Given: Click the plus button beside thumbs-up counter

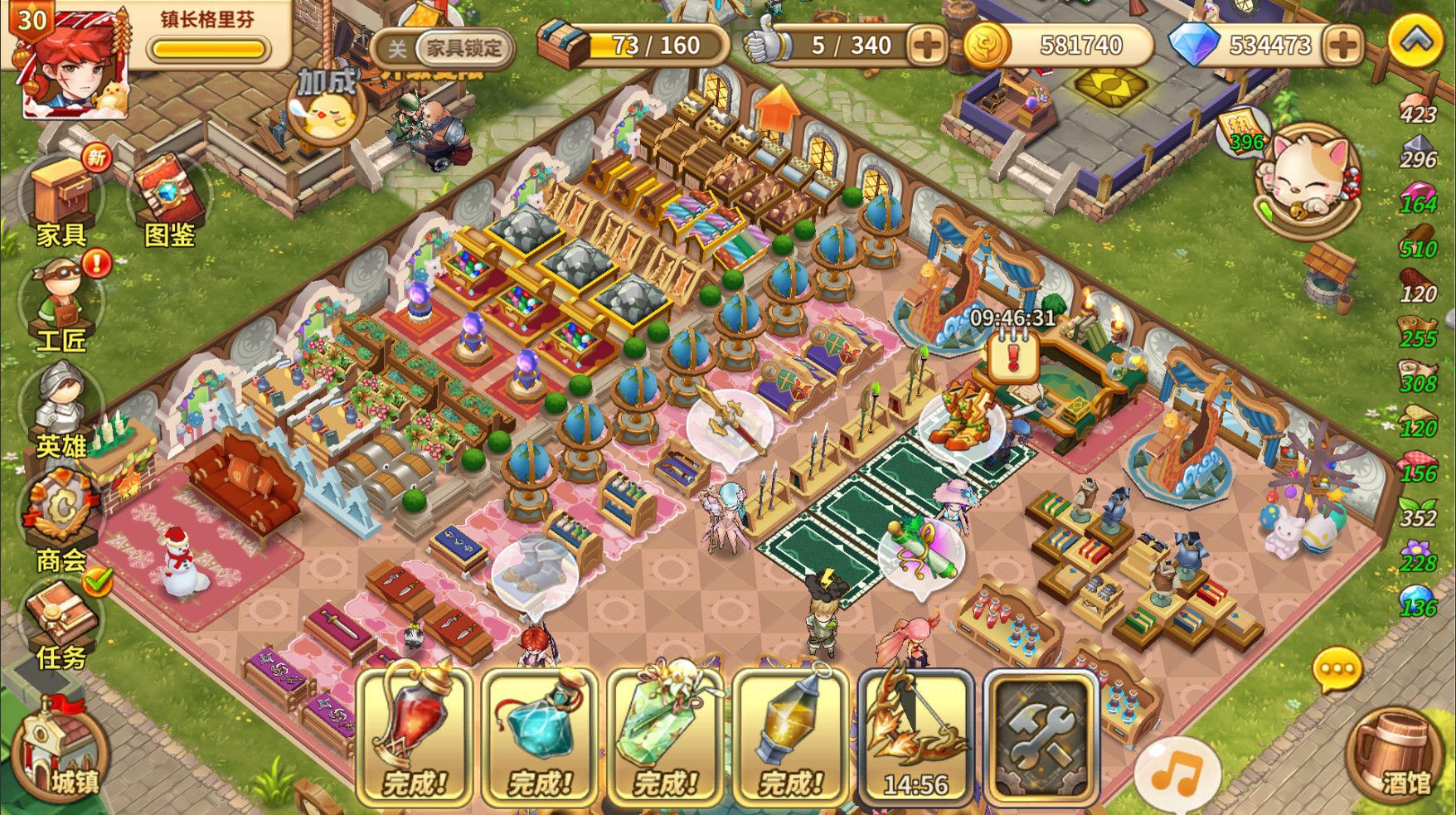Looking at the screenshot, I should click(926, 45).
